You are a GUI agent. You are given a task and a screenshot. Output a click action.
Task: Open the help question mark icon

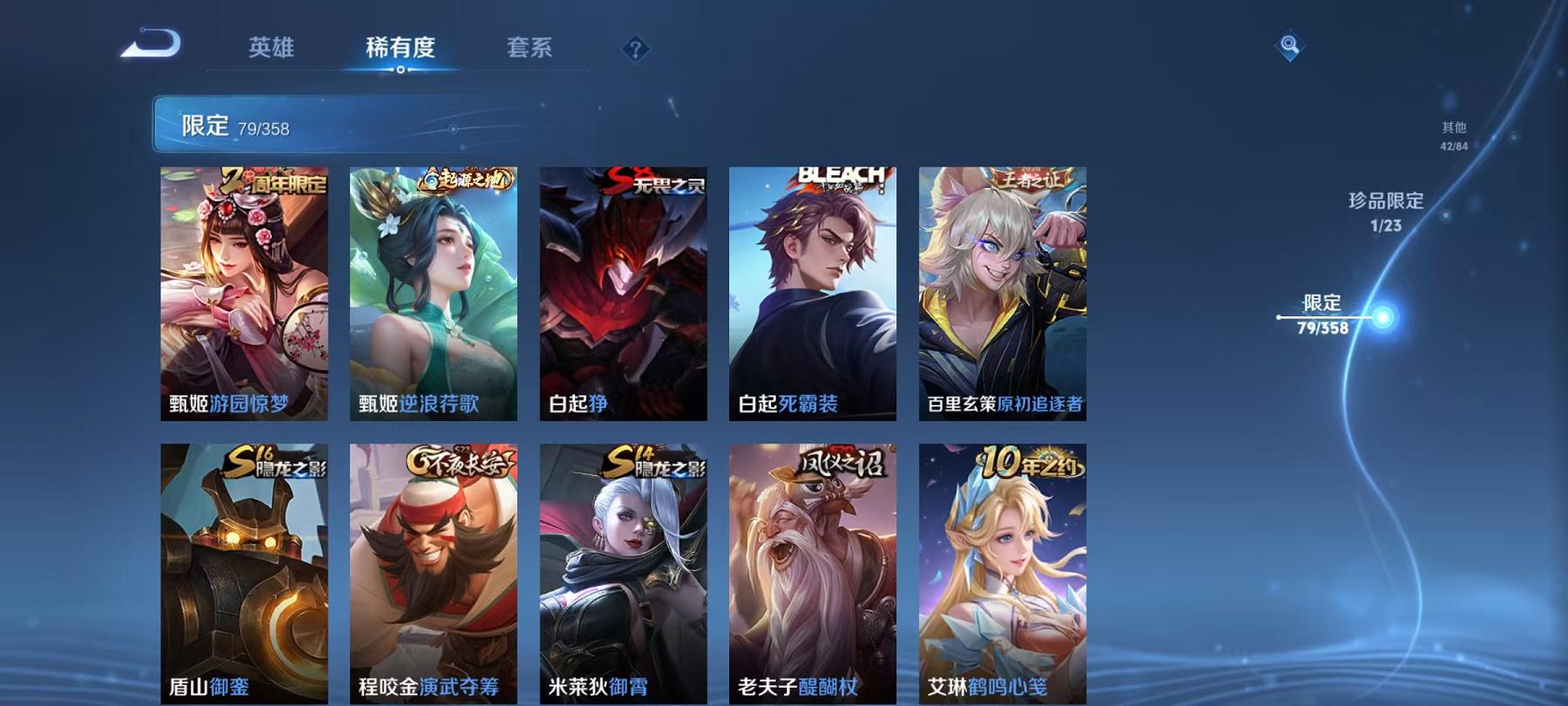tap(634, 50)
